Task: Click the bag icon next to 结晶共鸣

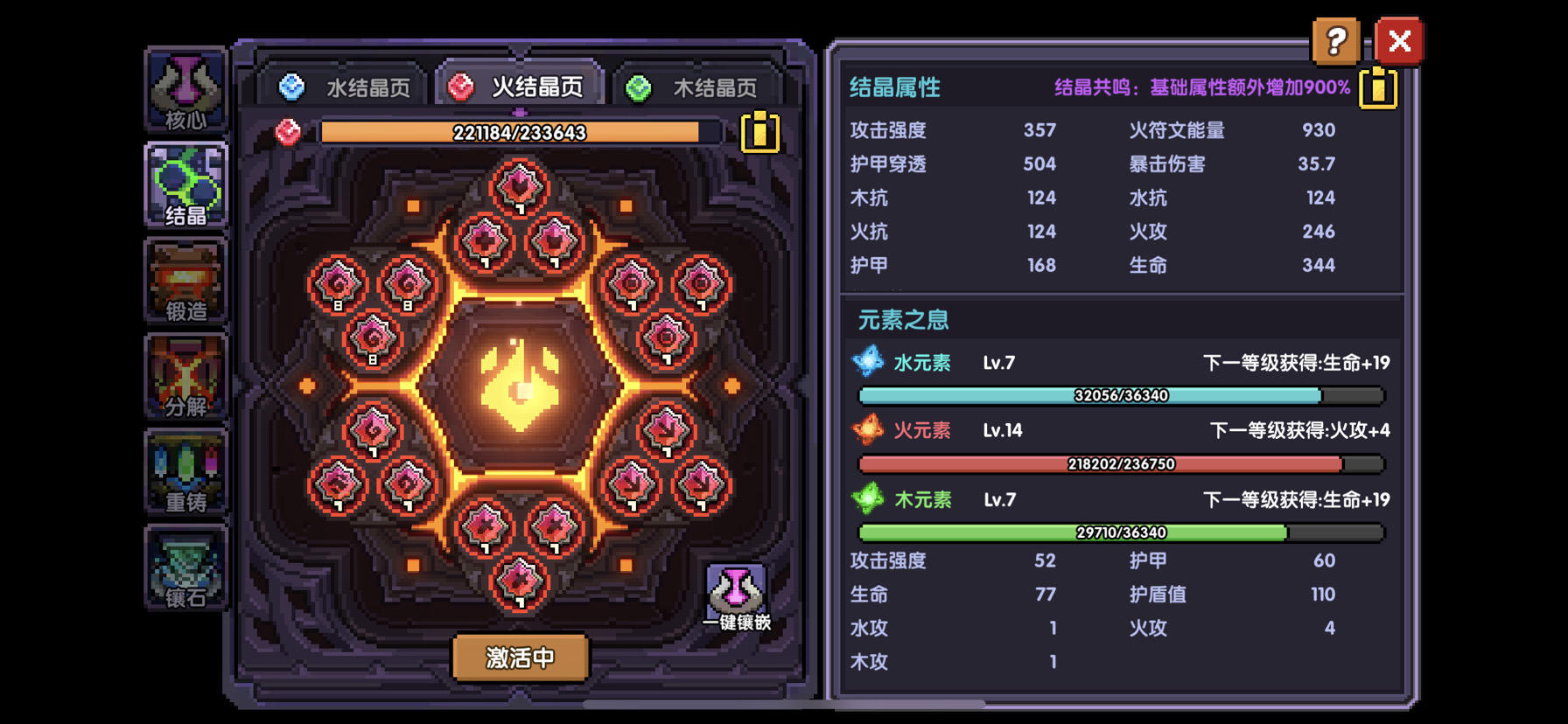Action: tap(1377, 87)
